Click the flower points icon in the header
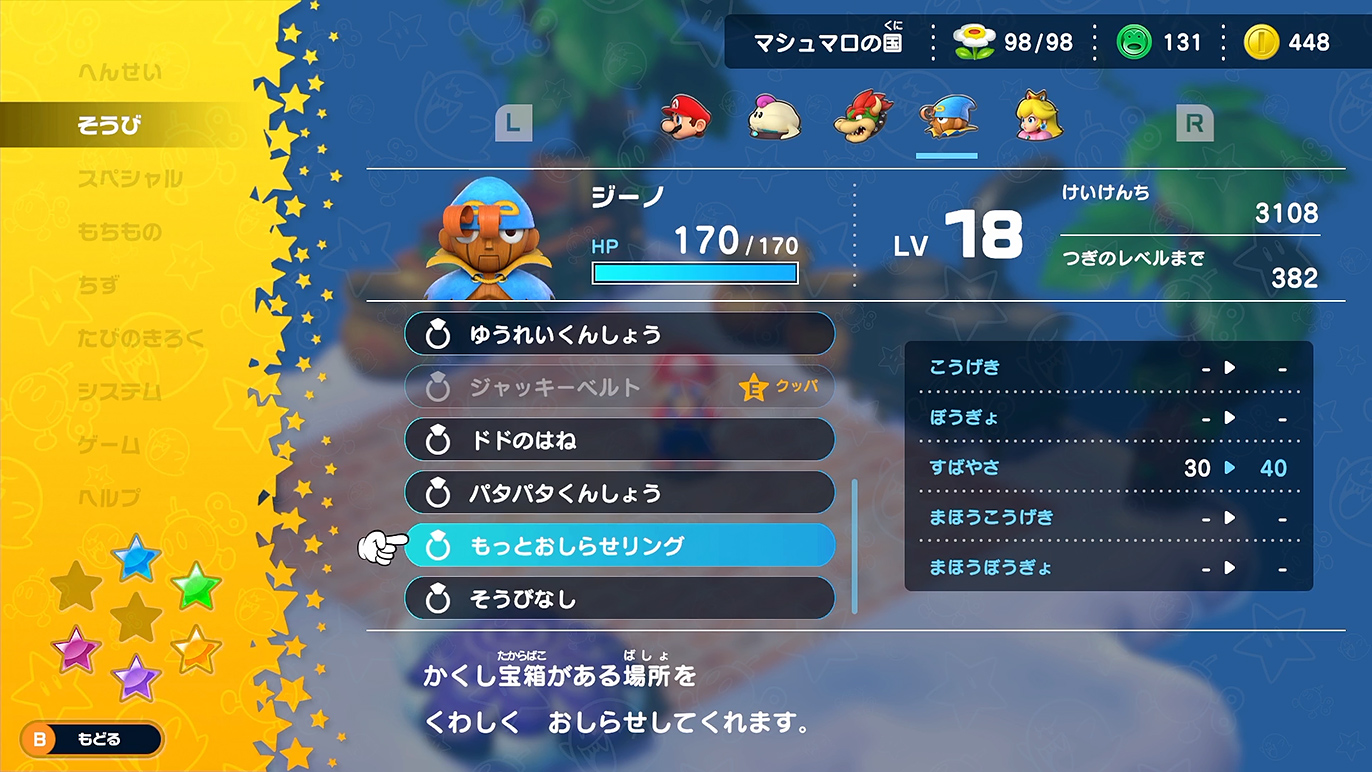 click(972, 41)
